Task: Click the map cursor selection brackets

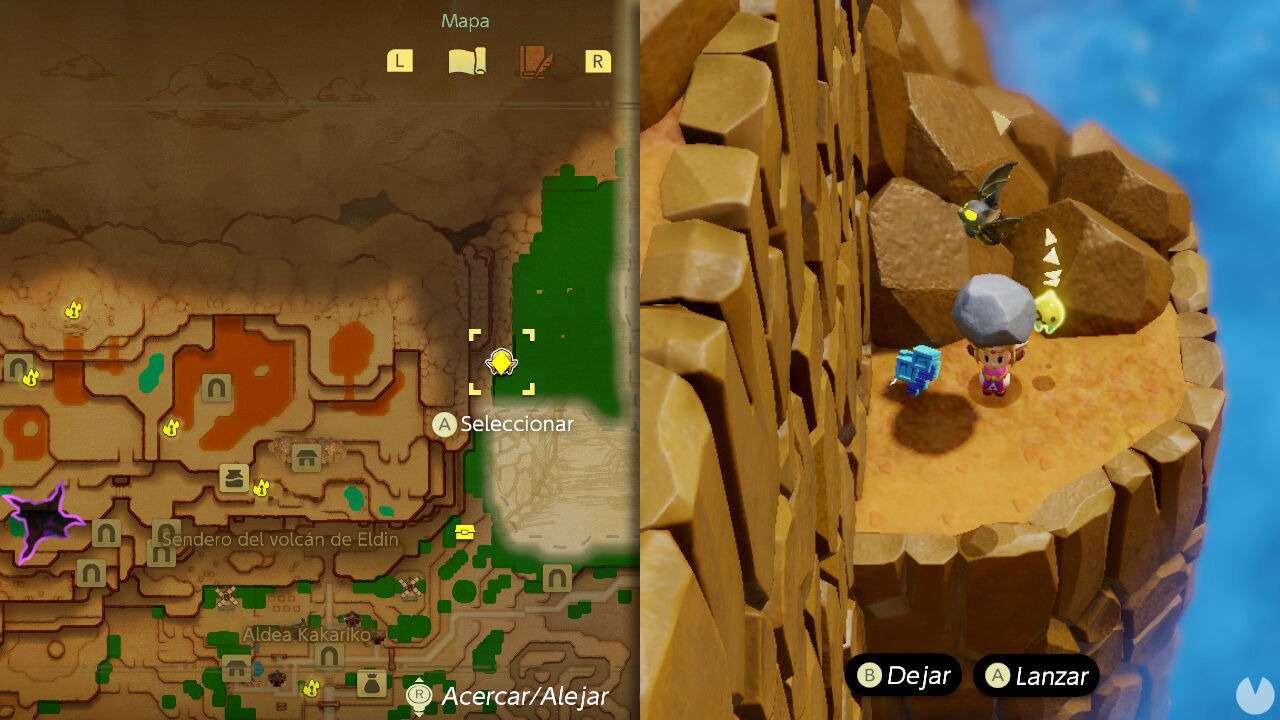Action: (x=502, y=363)
